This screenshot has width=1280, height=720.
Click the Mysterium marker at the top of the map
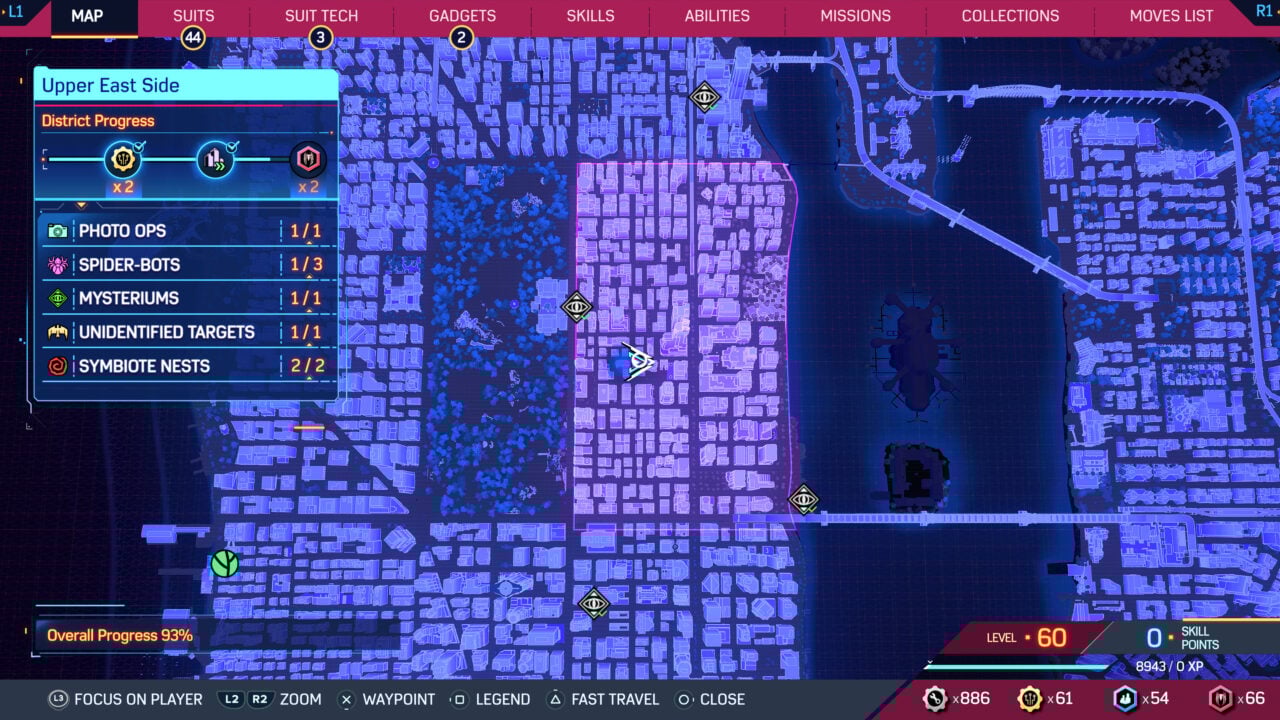pos(703,98)
